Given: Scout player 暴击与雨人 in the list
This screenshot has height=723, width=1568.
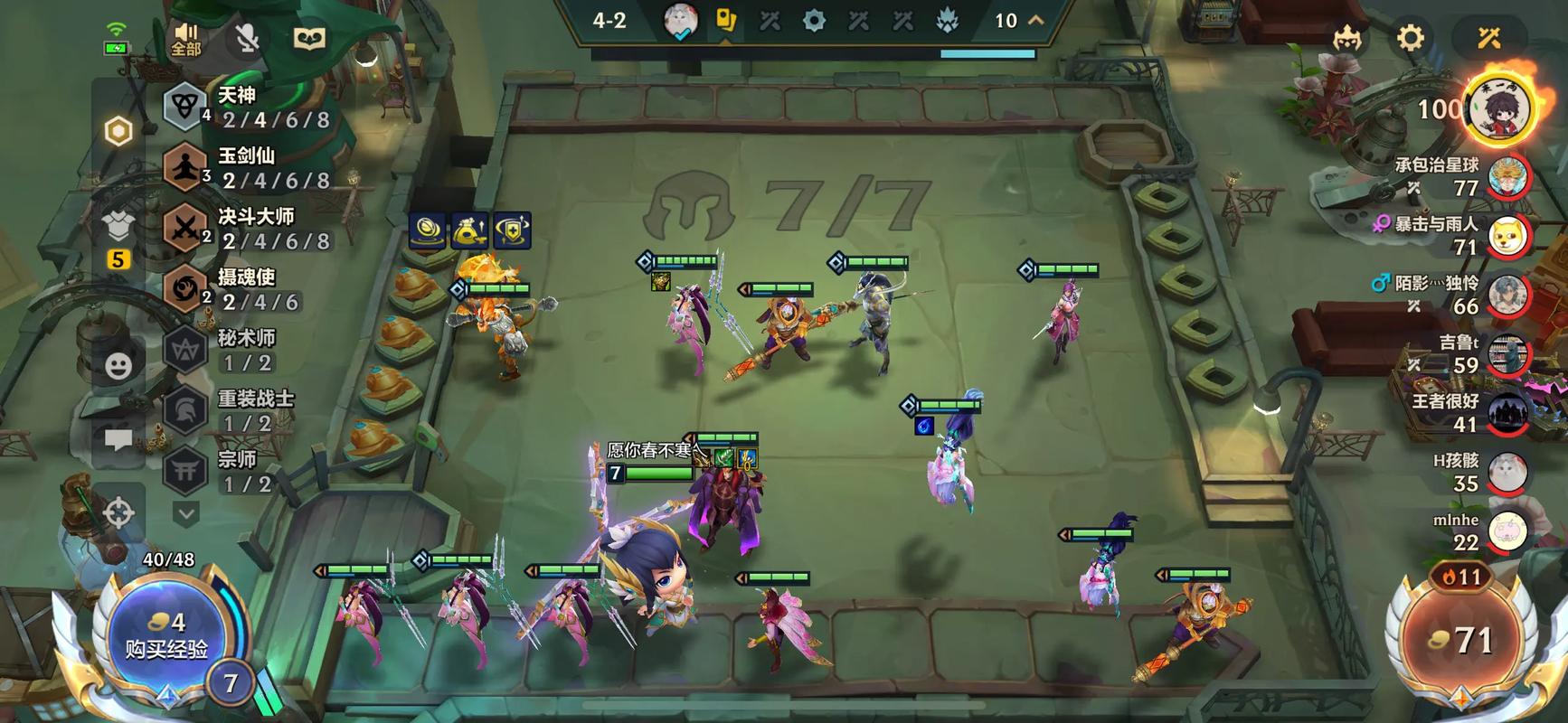Looking at the screenshot, I should click(x=1507, y=236).
